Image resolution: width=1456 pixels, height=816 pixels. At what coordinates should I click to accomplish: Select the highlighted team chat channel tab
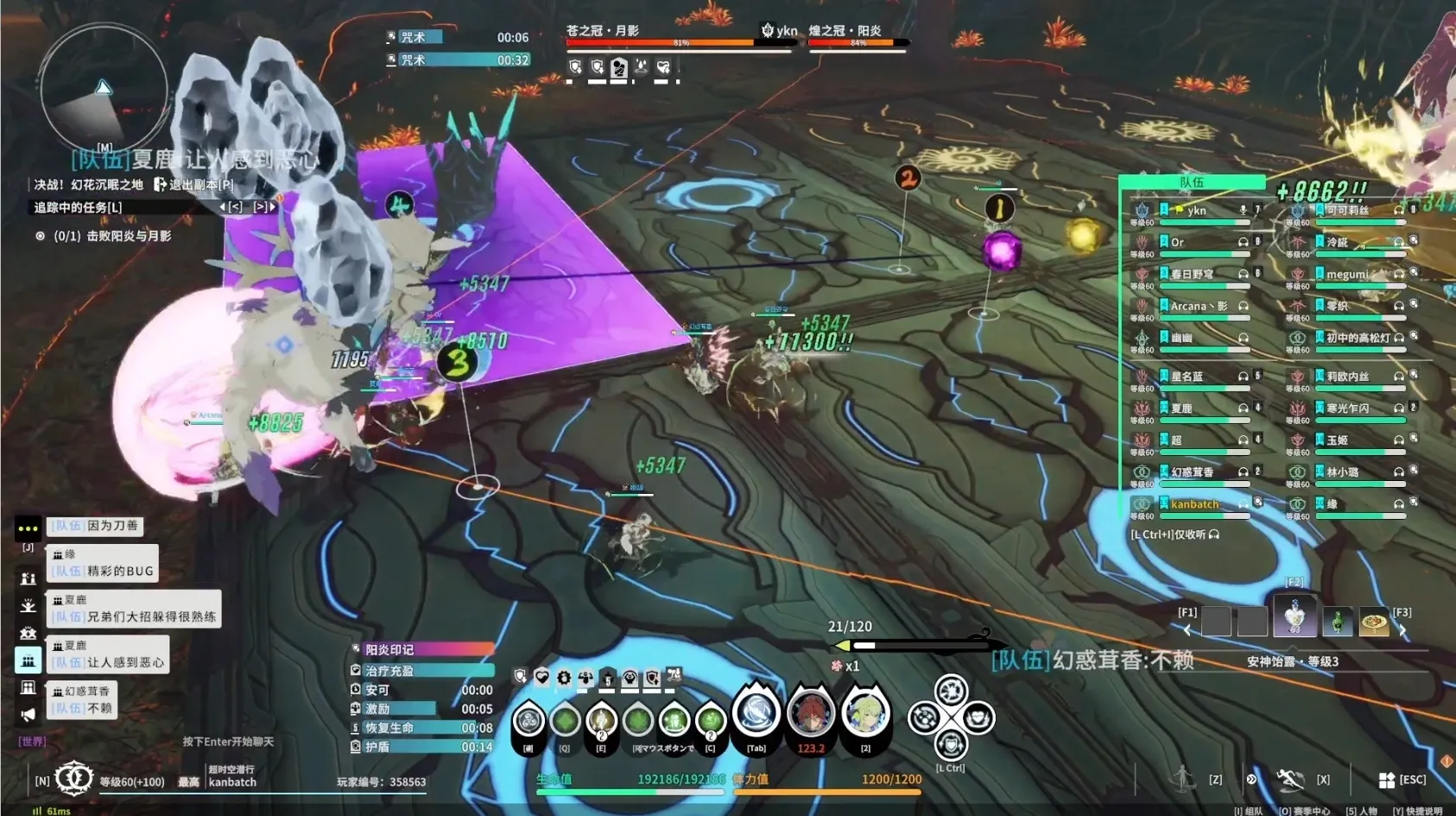tap(28, 661)
